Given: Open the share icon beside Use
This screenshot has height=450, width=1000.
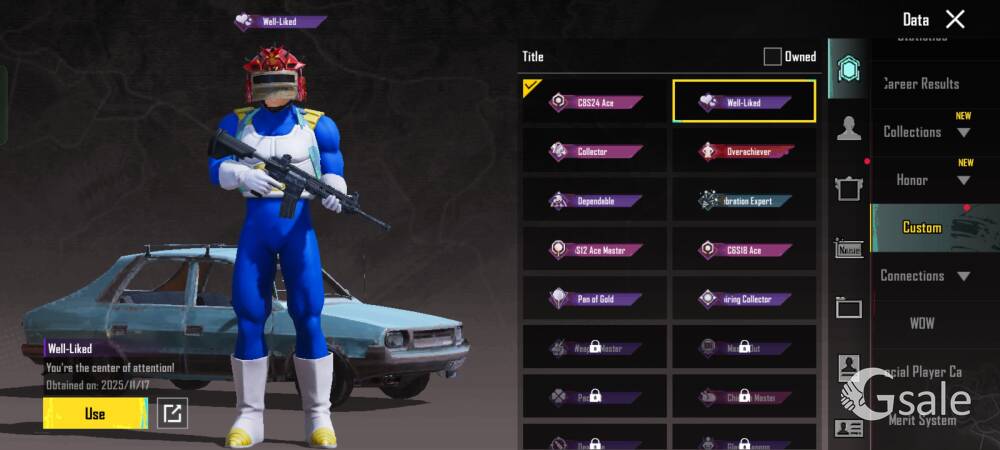Looking at the screenshot, I should 173,413.
